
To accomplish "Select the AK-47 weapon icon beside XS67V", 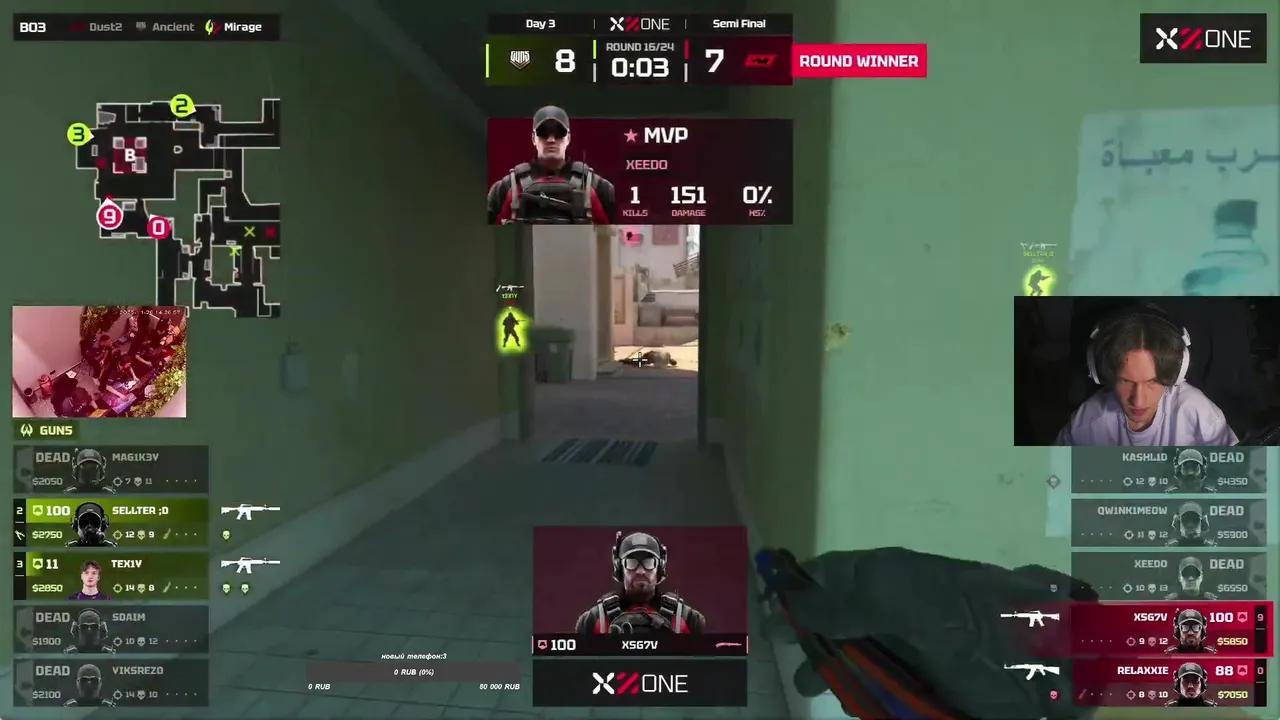I will [1030, 617].
